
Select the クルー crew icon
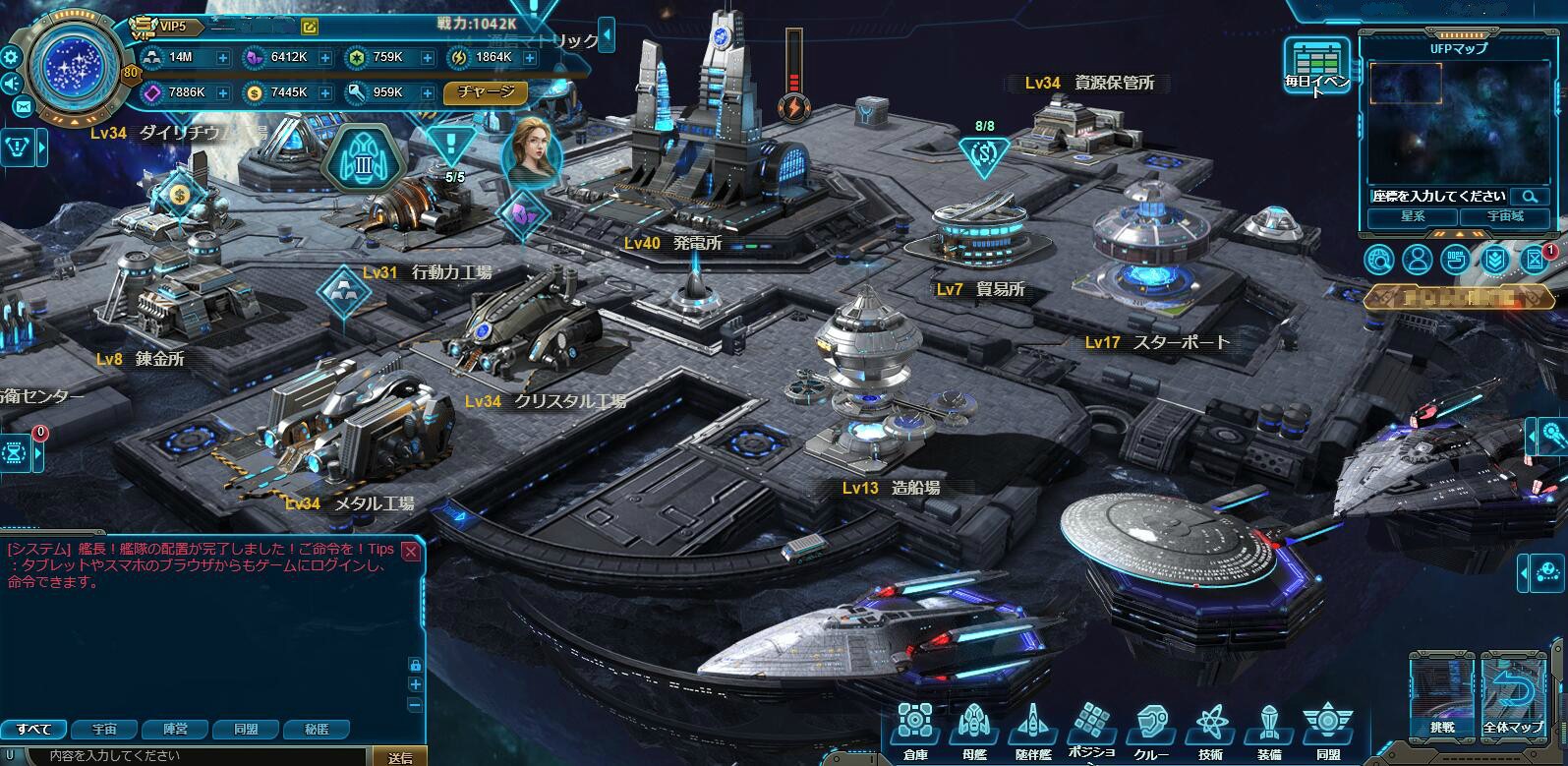(1151, 729)
